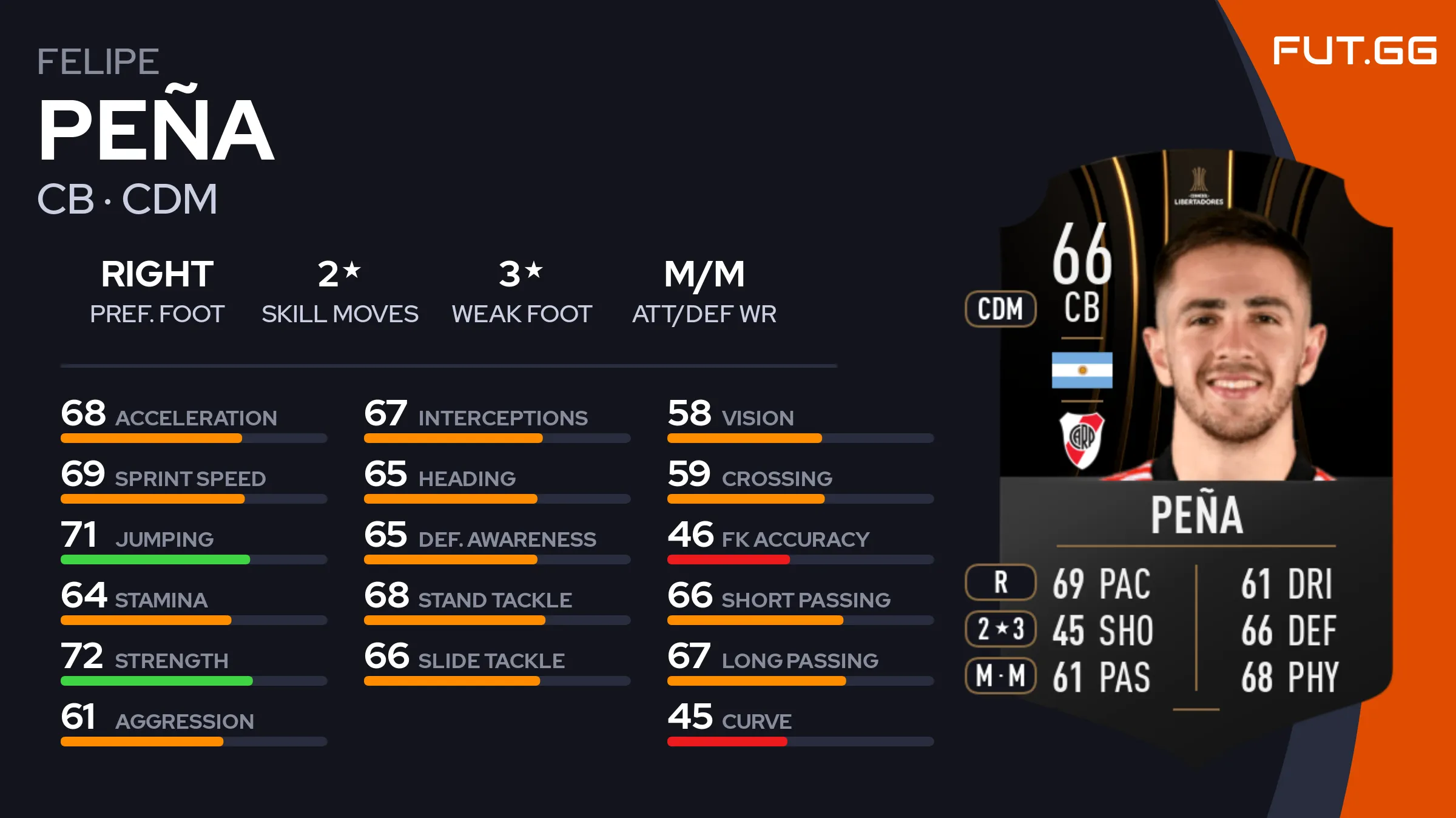Click the River Plate club crest

[1082, 440]
